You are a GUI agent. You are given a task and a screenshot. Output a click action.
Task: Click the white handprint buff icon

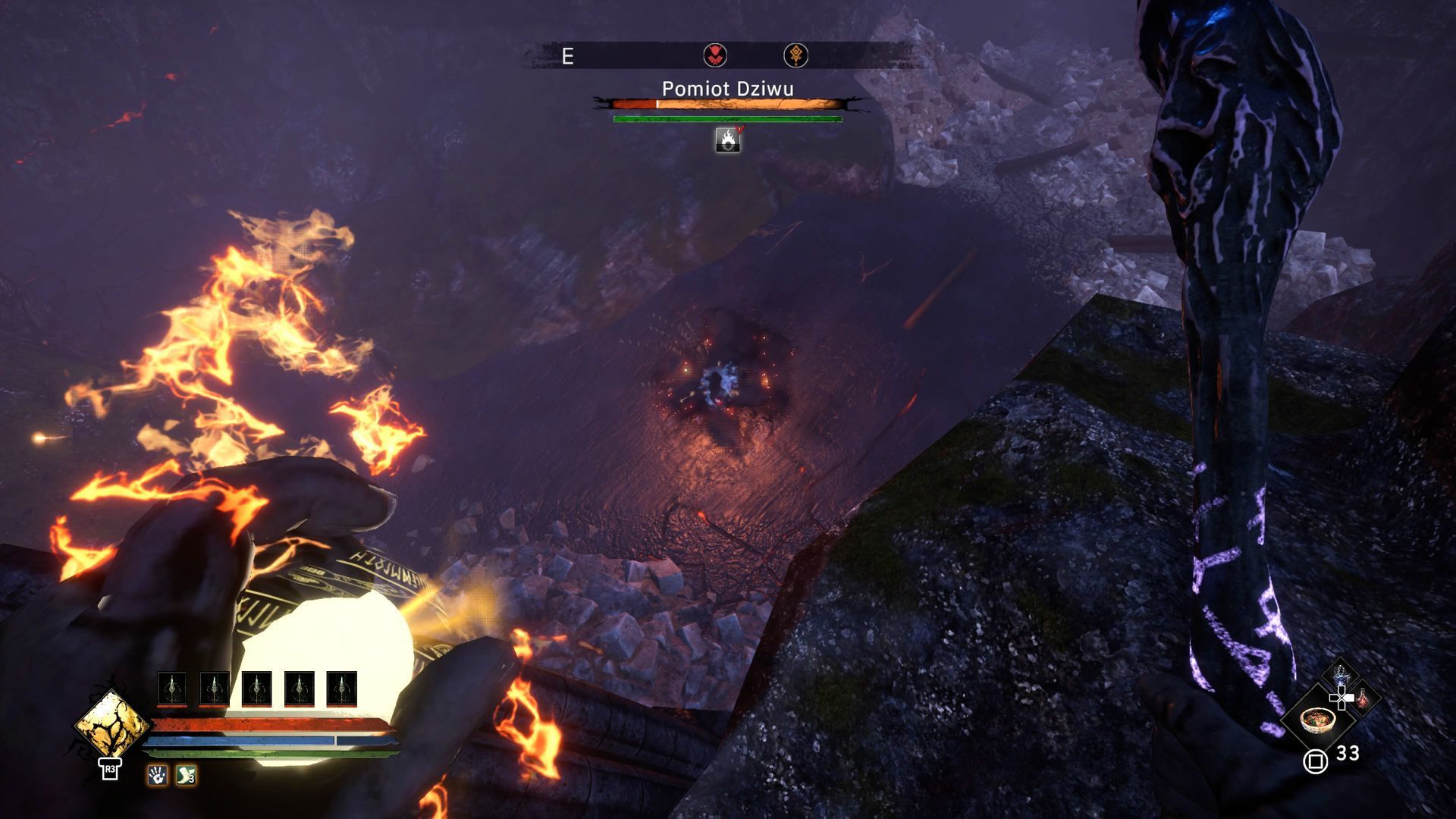click(x=157, y=775)
